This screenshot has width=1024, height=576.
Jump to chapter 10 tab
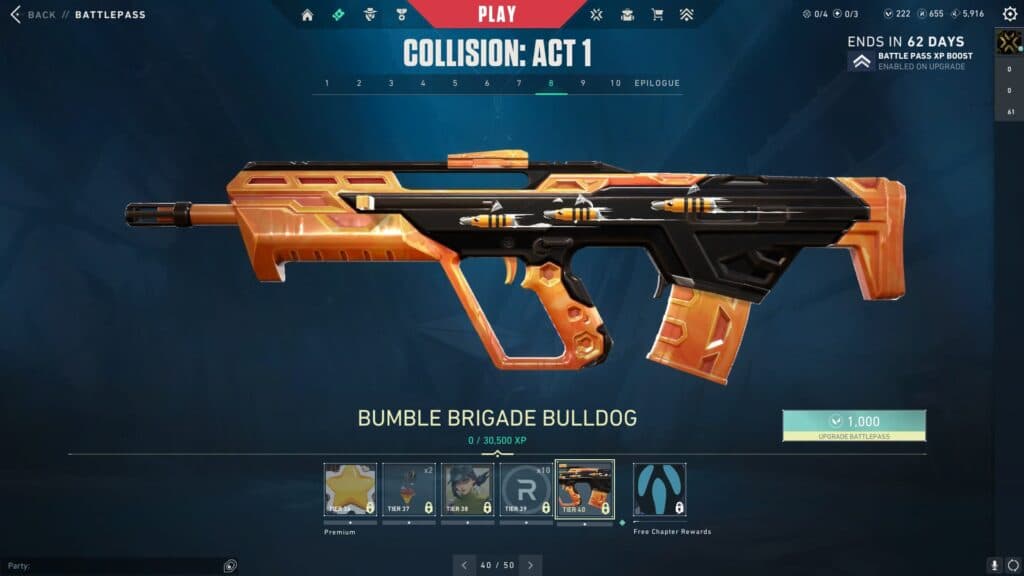coord(615,83)
